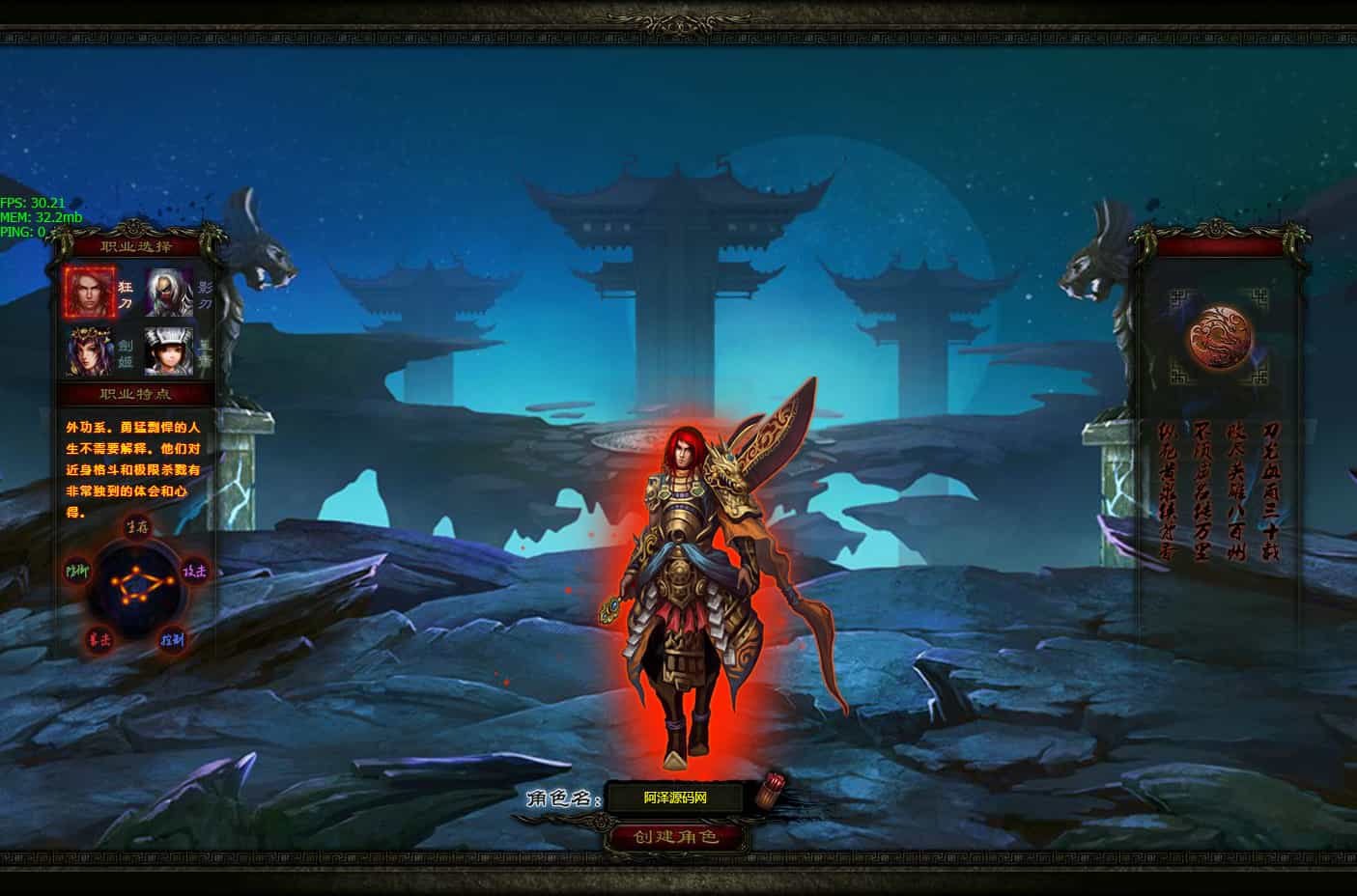Screen dimensions: 1357x896
Task: Create the character with 创建角色 button
Action: (x=676, y=836)
